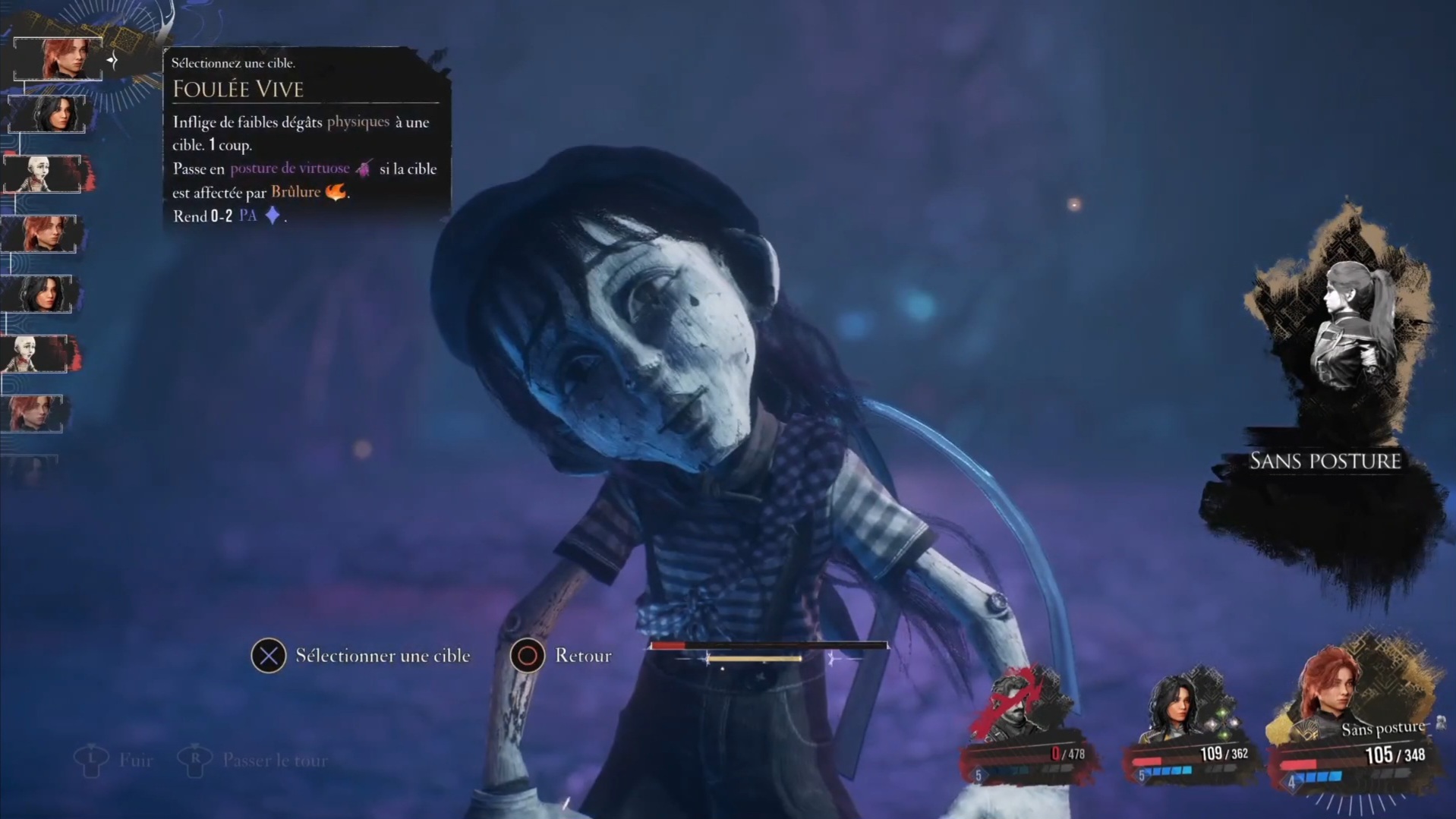
Task: Click the active turn portrait marked with an arrow
Action: pyautogui.click(x=58, y=58)
